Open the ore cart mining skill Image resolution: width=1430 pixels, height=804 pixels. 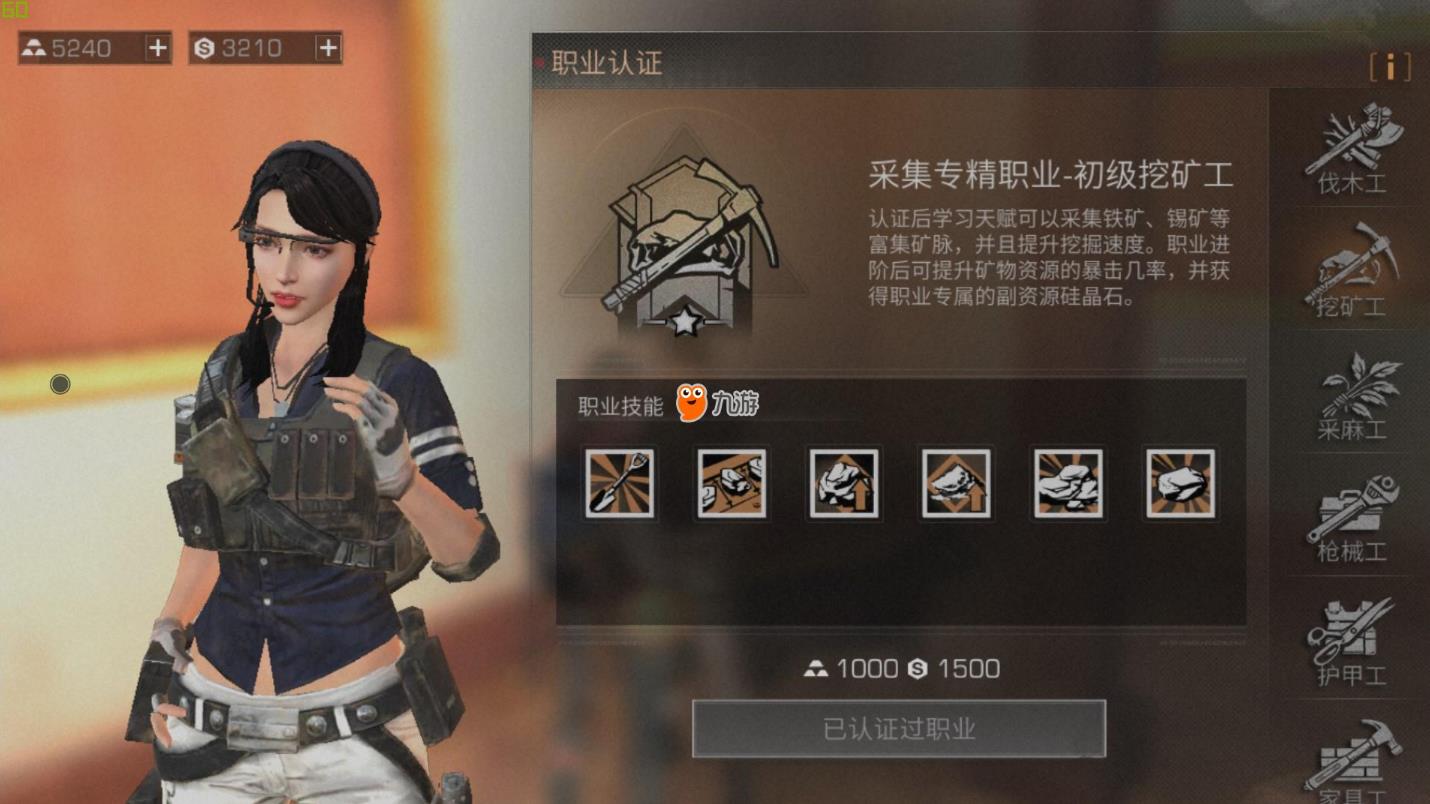731,484
